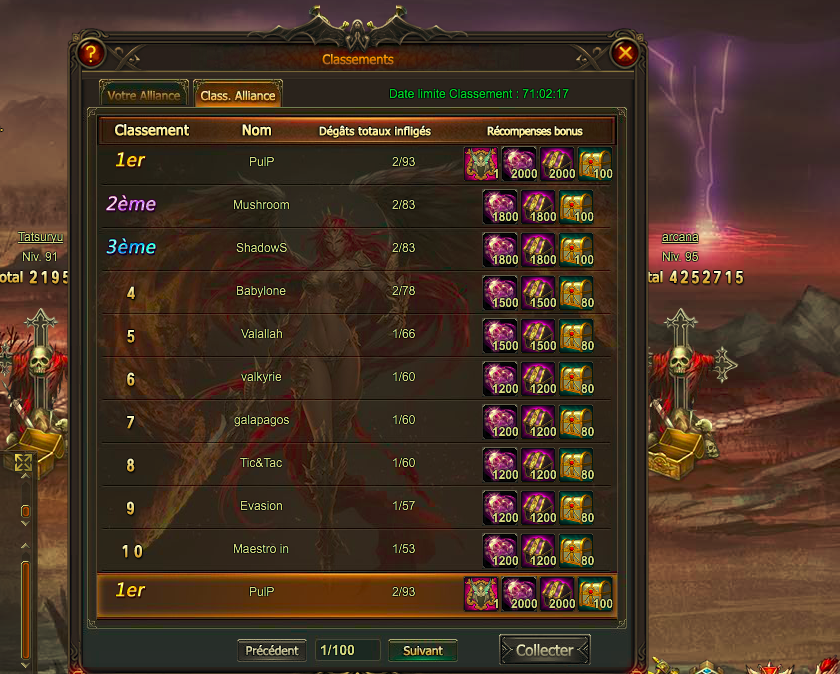Pick the Valallah alliance row
The height and width of the screenshot is (674, 840).
click(x=261, y=334)
